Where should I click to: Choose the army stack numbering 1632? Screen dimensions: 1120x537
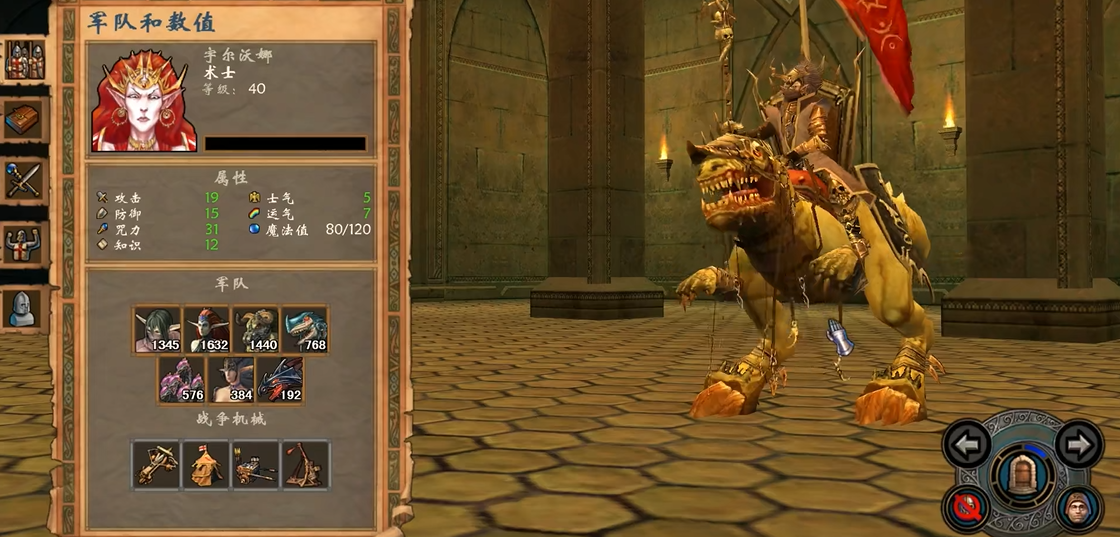click(207, 330)
